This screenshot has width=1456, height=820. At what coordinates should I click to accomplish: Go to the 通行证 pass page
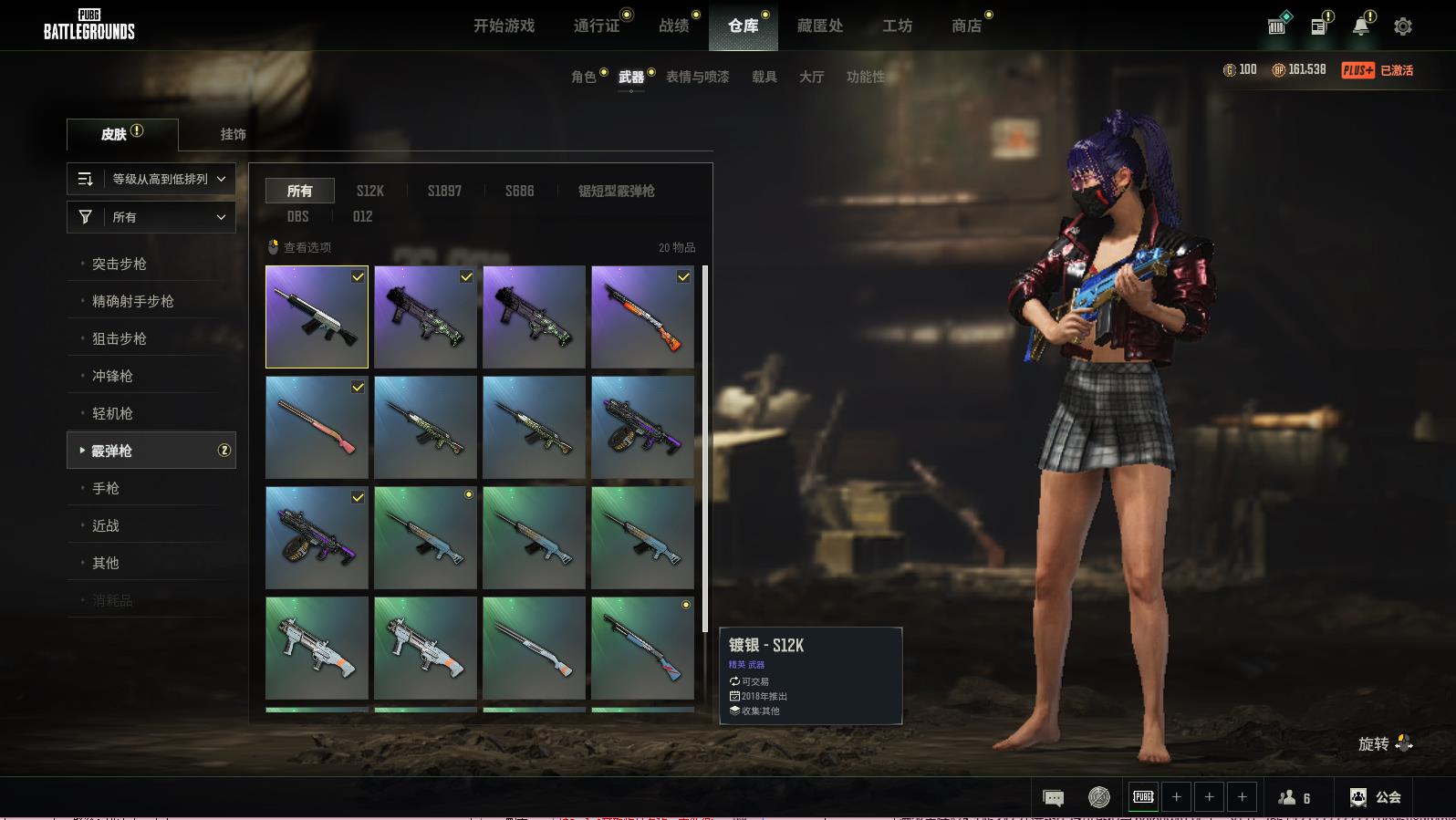597,26
